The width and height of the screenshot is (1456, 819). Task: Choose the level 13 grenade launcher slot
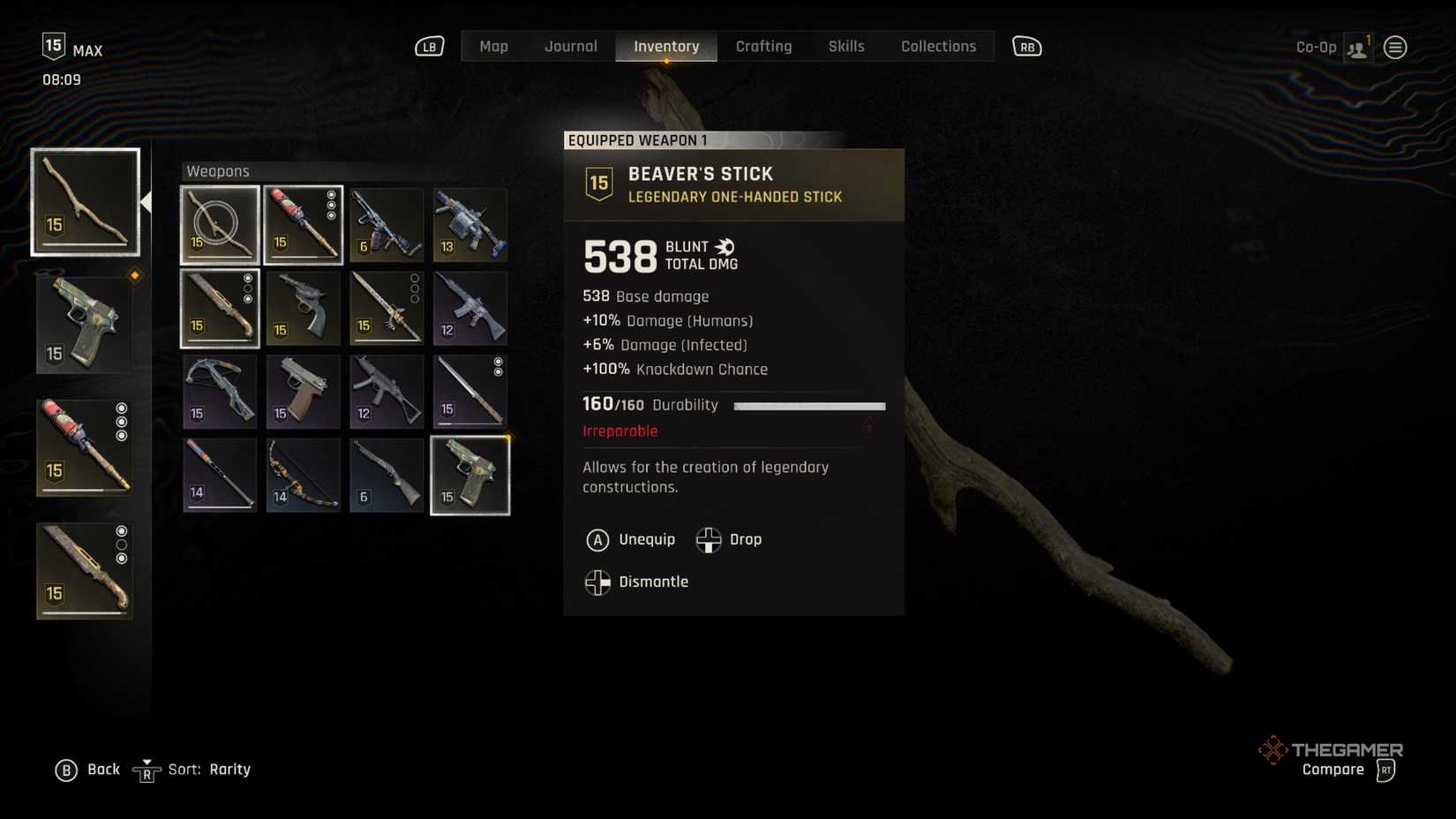469,225
